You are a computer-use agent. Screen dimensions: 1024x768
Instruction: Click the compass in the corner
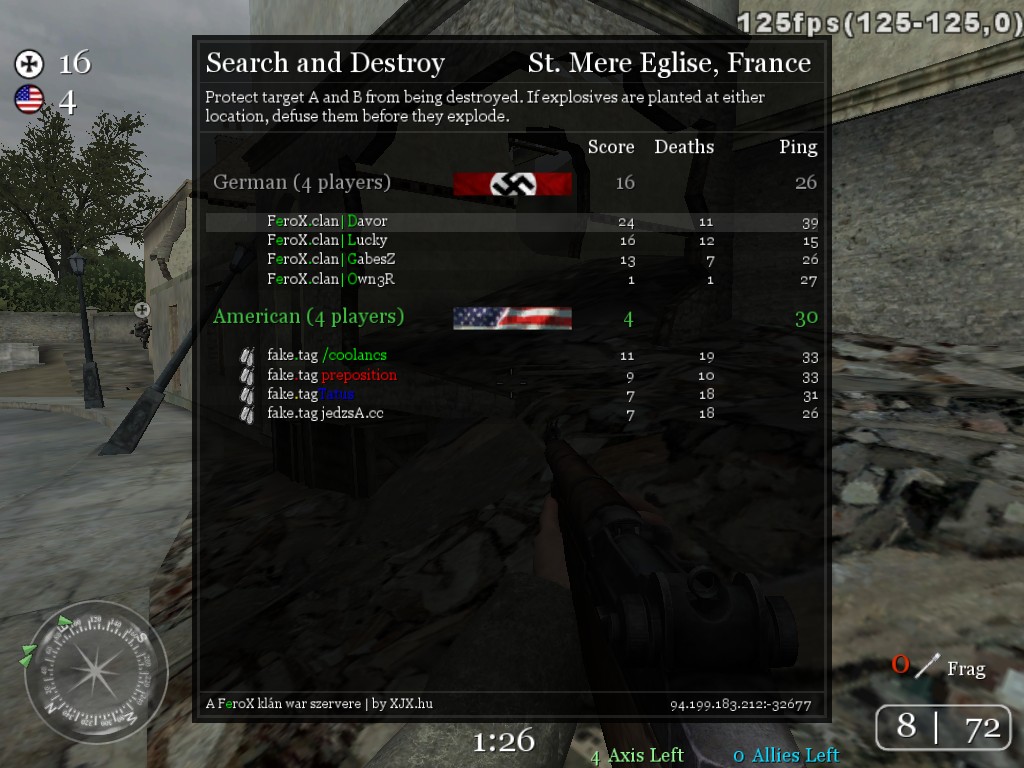coord(96,671)
